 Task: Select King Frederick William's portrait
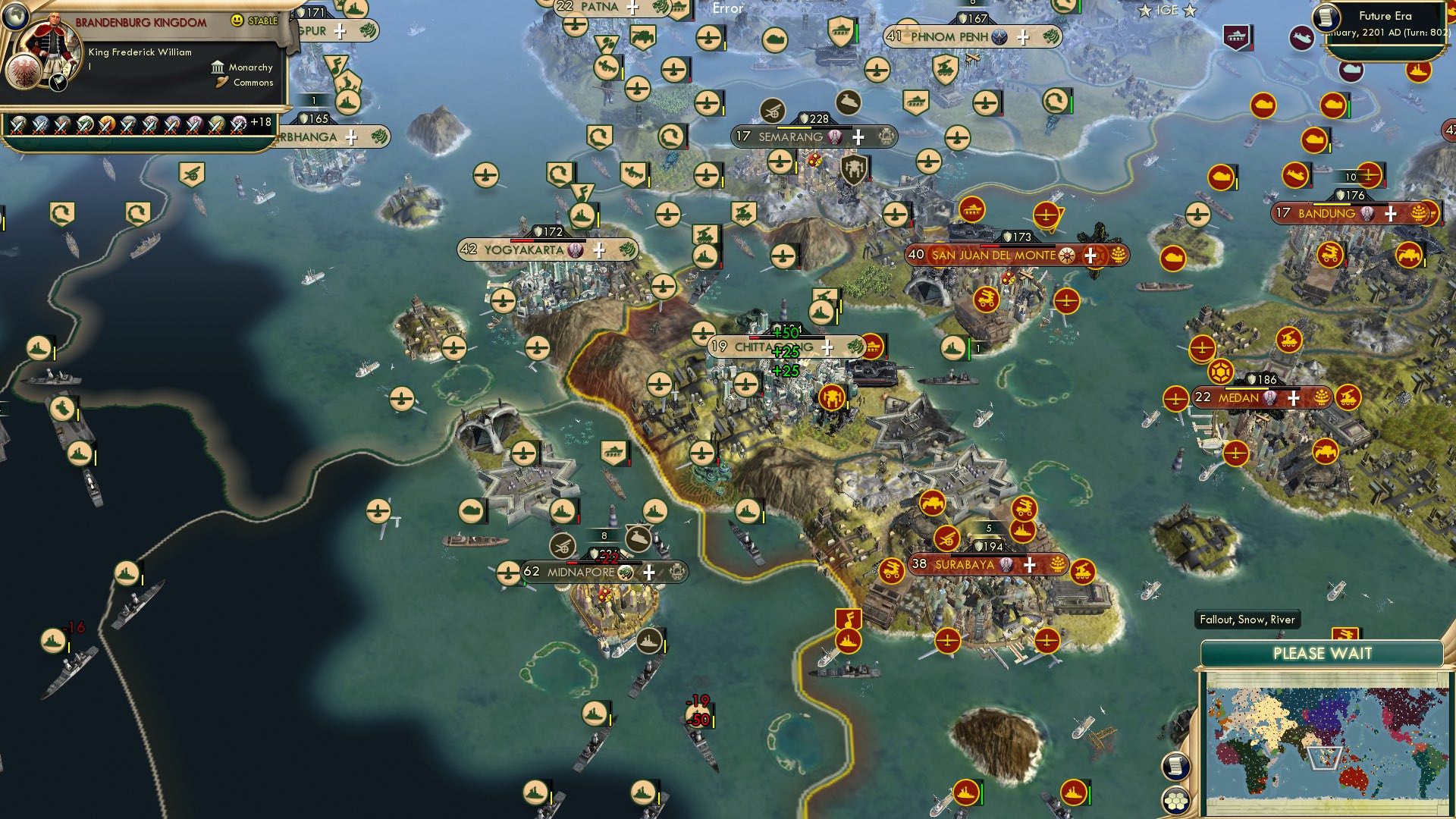point(53,42)
